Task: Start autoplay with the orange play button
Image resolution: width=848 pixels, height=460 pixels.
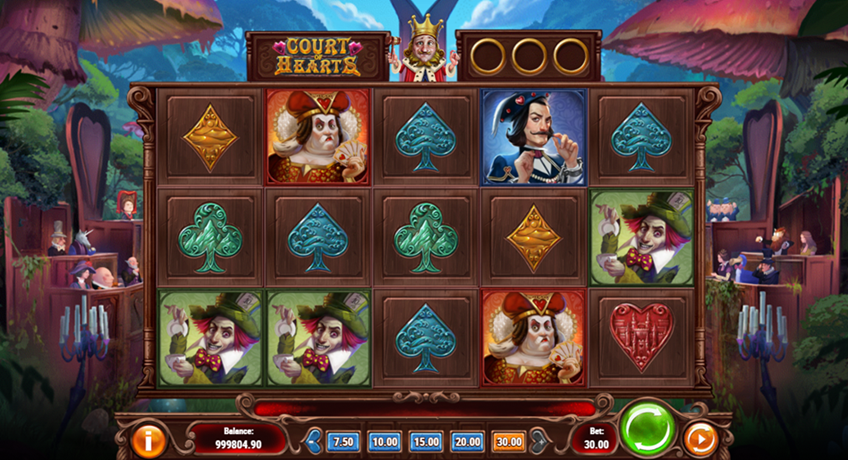Action: [x=700, y=439]
